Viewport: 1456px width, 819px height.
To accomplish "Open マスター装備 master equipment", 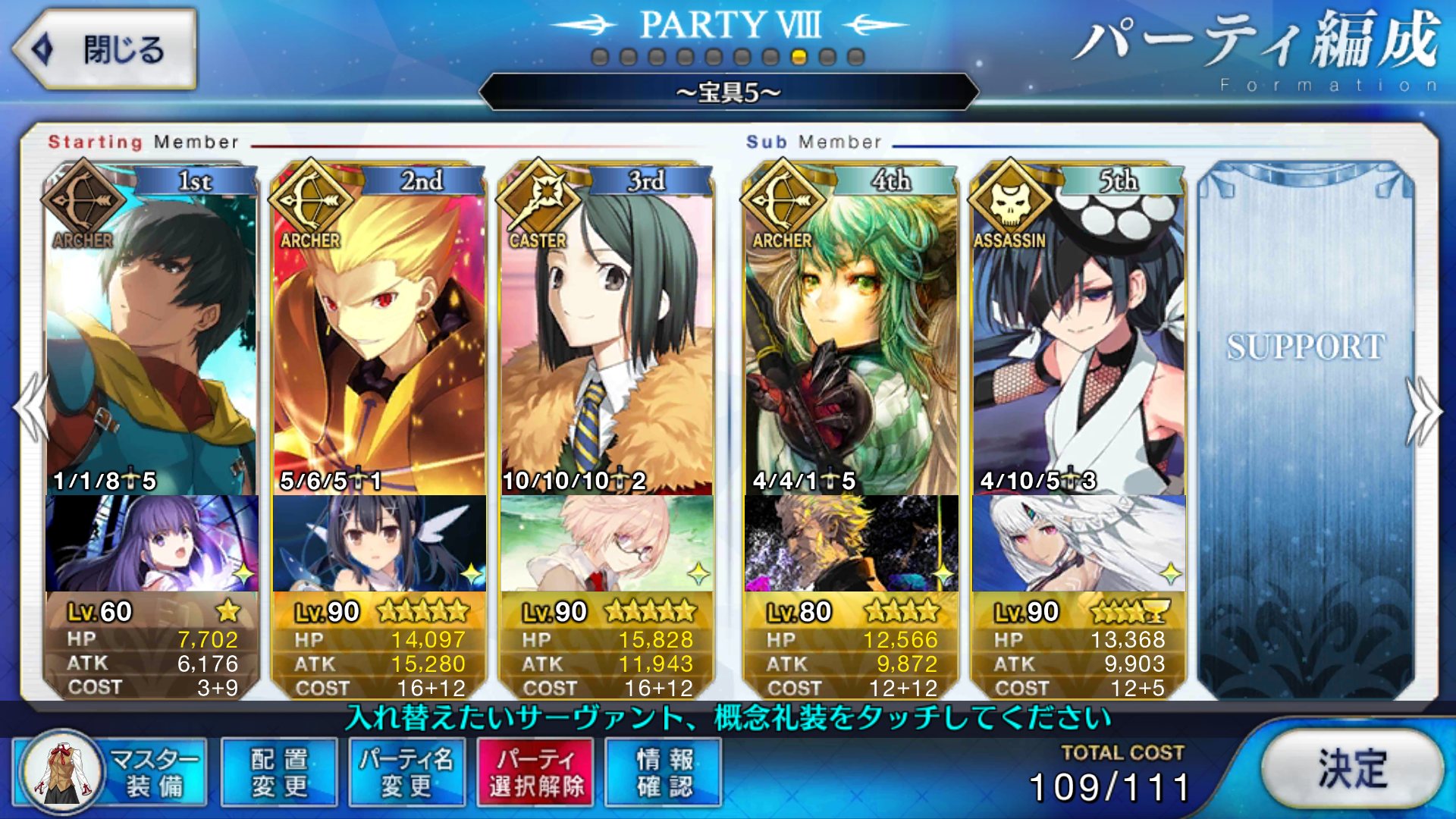I will click(x=111, y=772).
